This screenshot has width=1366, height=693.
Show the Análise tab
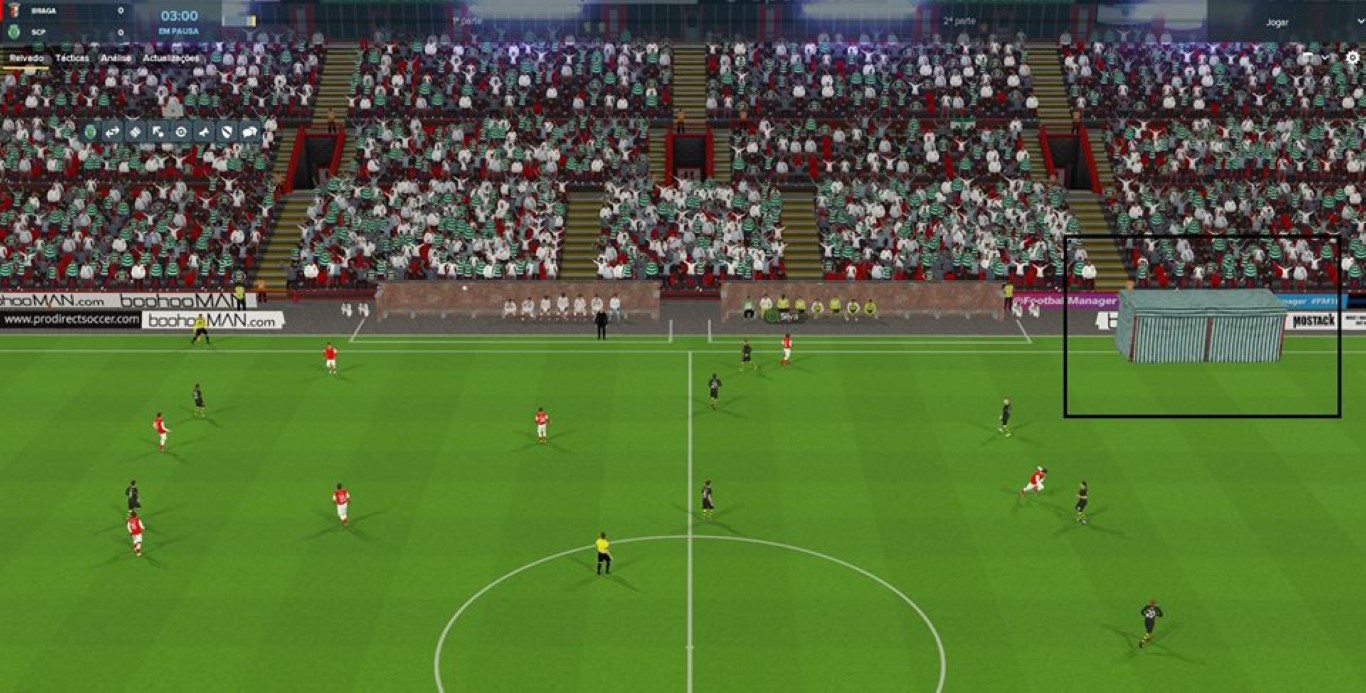(x=115, y=58)
